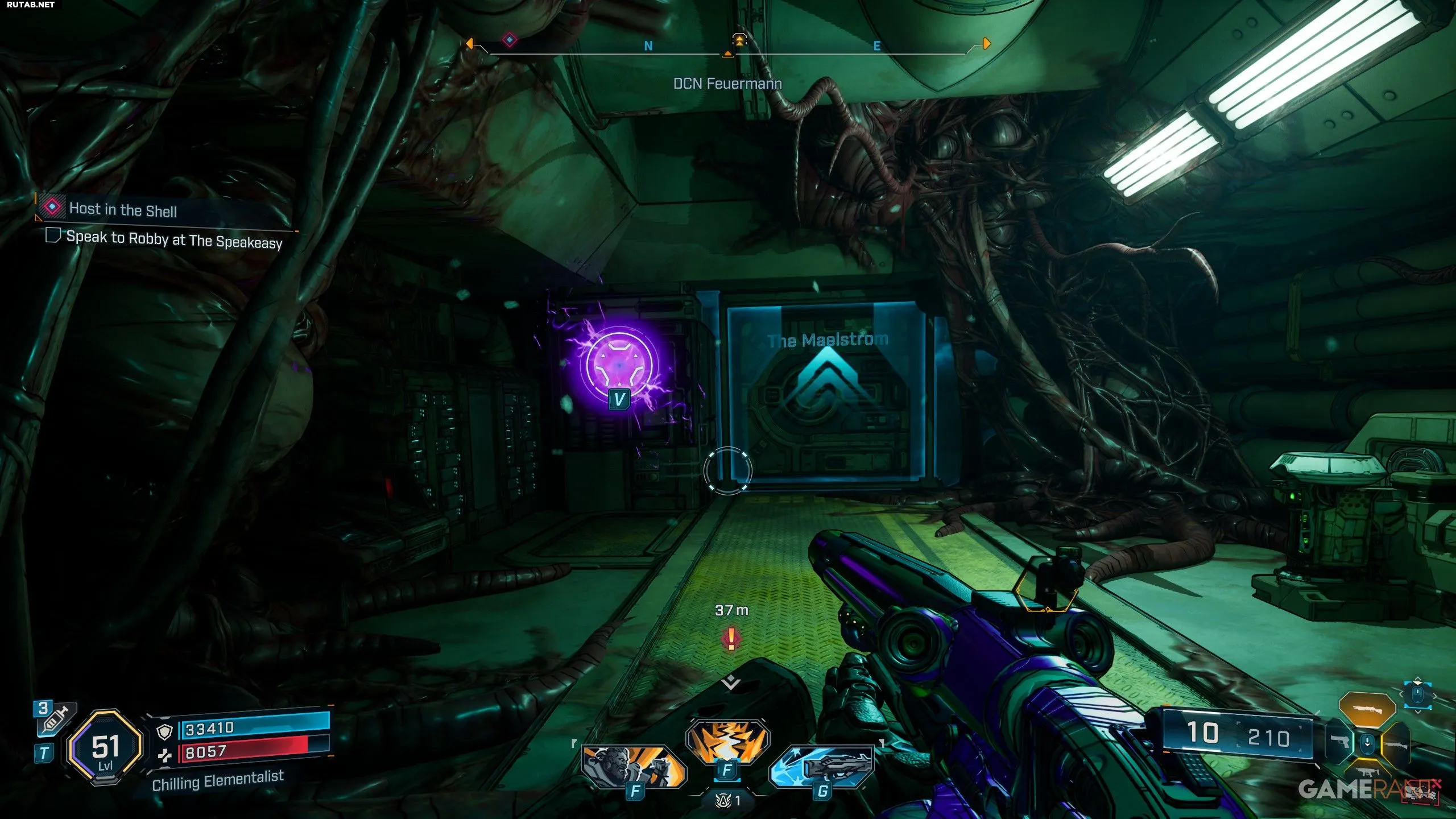The height and width of the screenshot is (819, 1456).
Task: Tick the Speak to Robby objective checkbox
Action: tap(53, 235)
